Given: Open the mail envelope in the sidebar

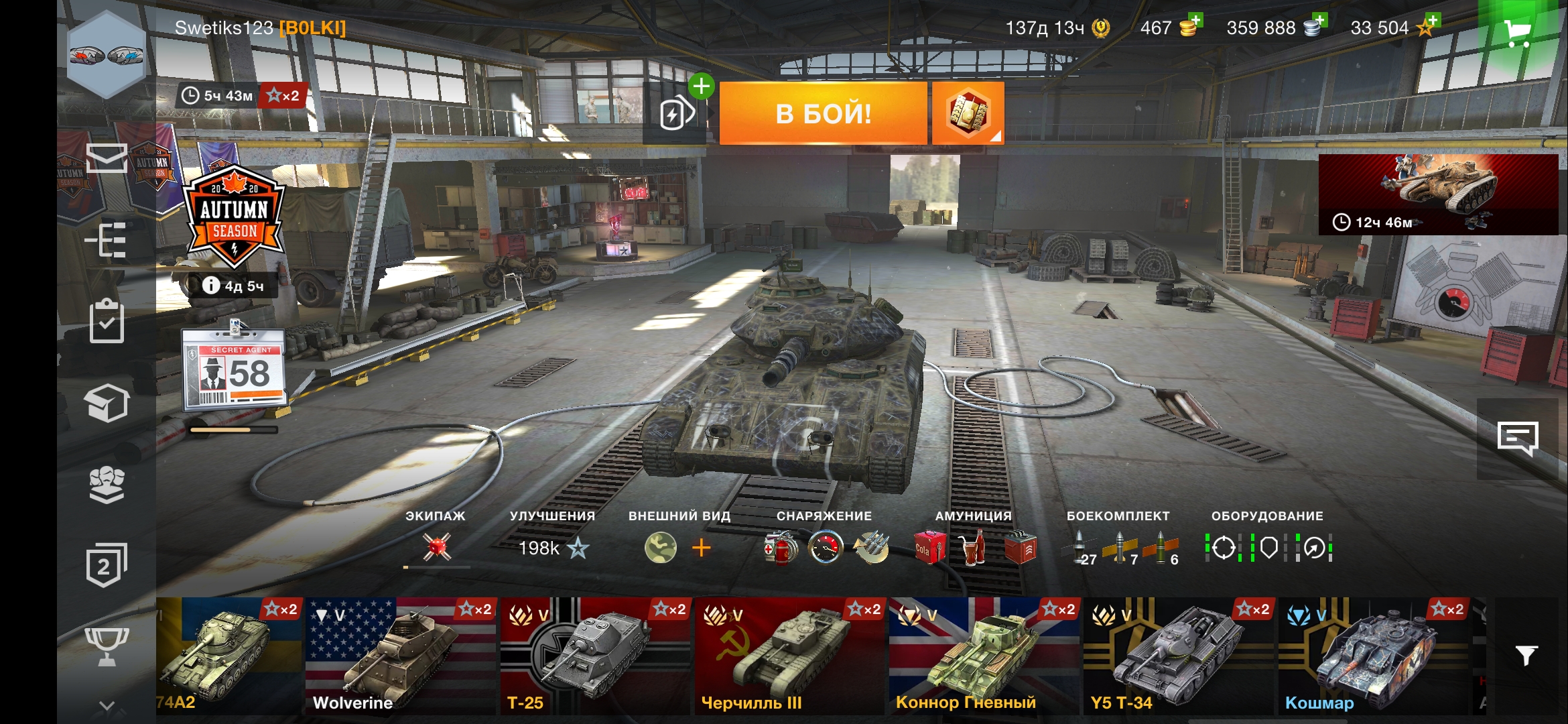Looking at the screenshot, I should (x=107, y=158).
